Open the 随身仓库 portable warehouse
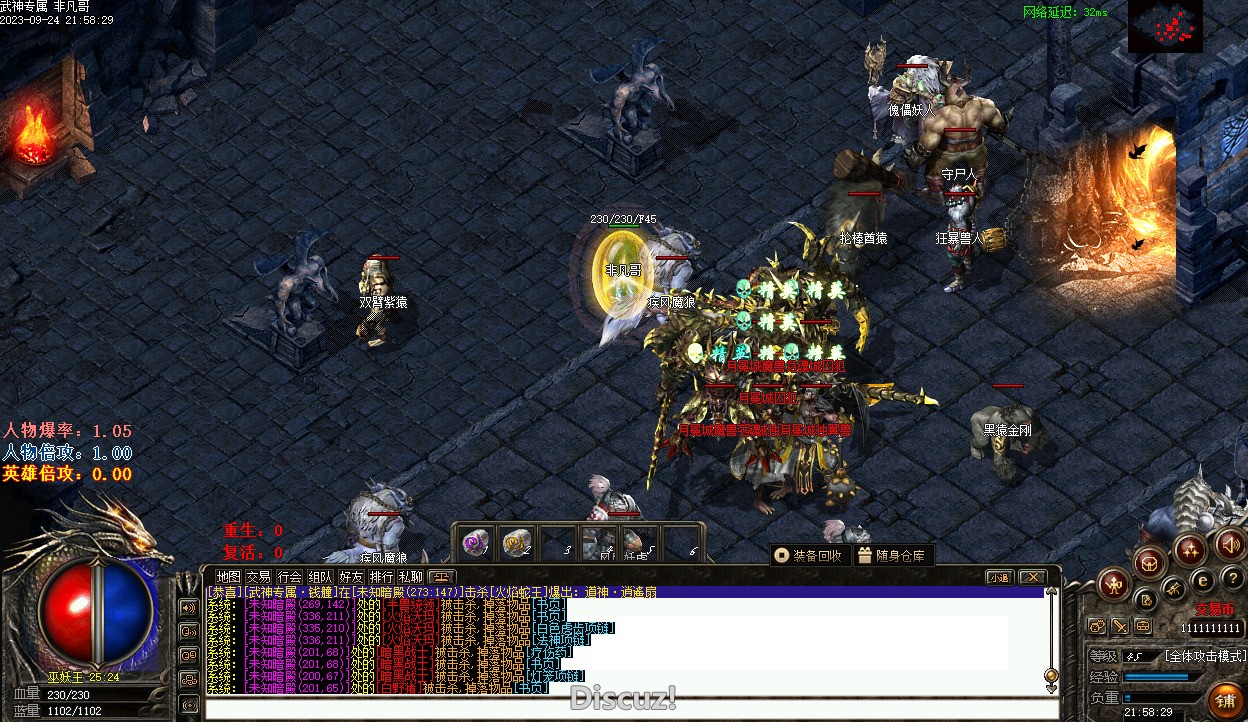The width and height of the screenshot is (1248, 722). pos(892,555)
